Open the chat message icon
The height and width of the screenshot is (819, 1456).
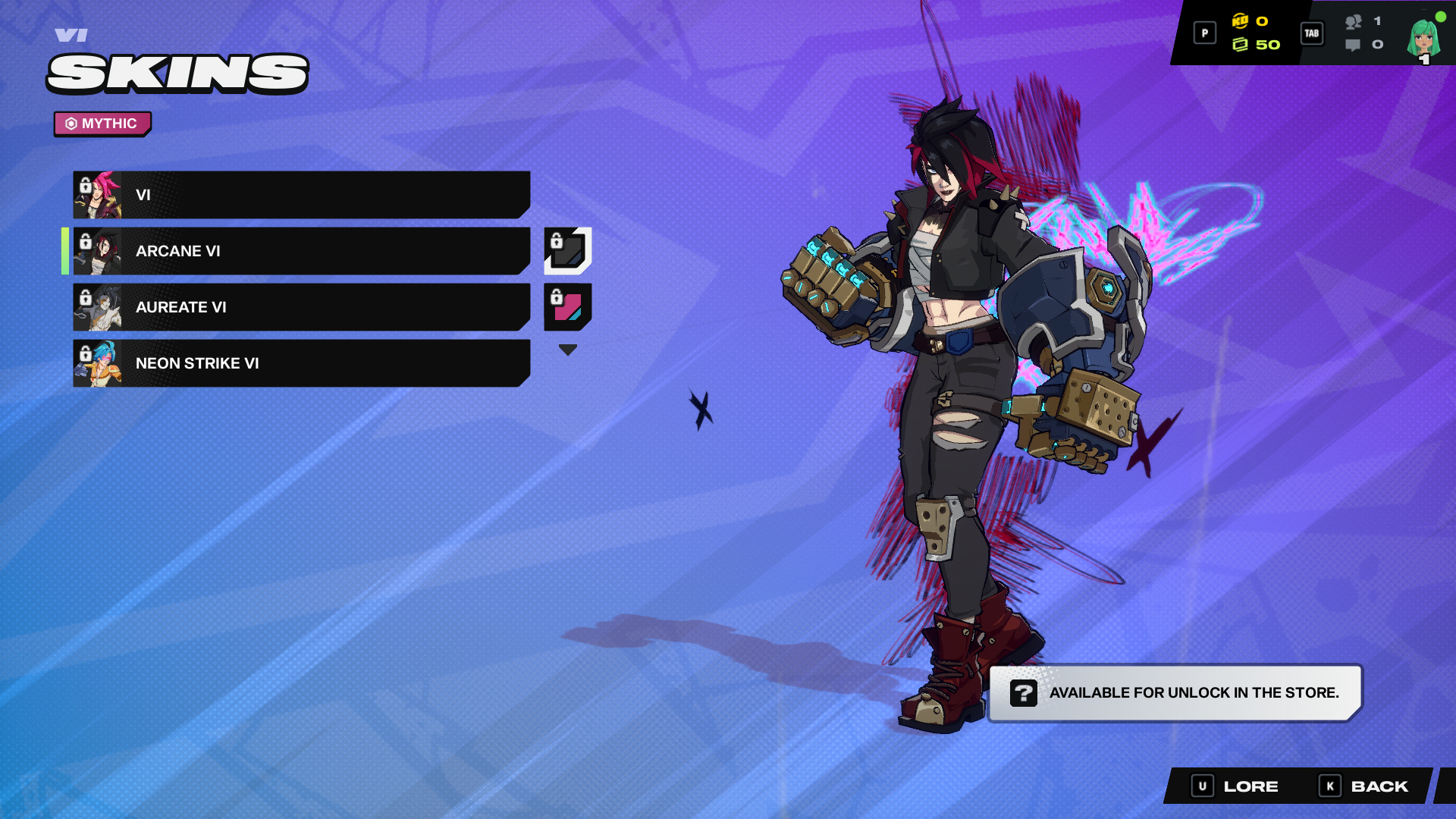coord(1353,45)
